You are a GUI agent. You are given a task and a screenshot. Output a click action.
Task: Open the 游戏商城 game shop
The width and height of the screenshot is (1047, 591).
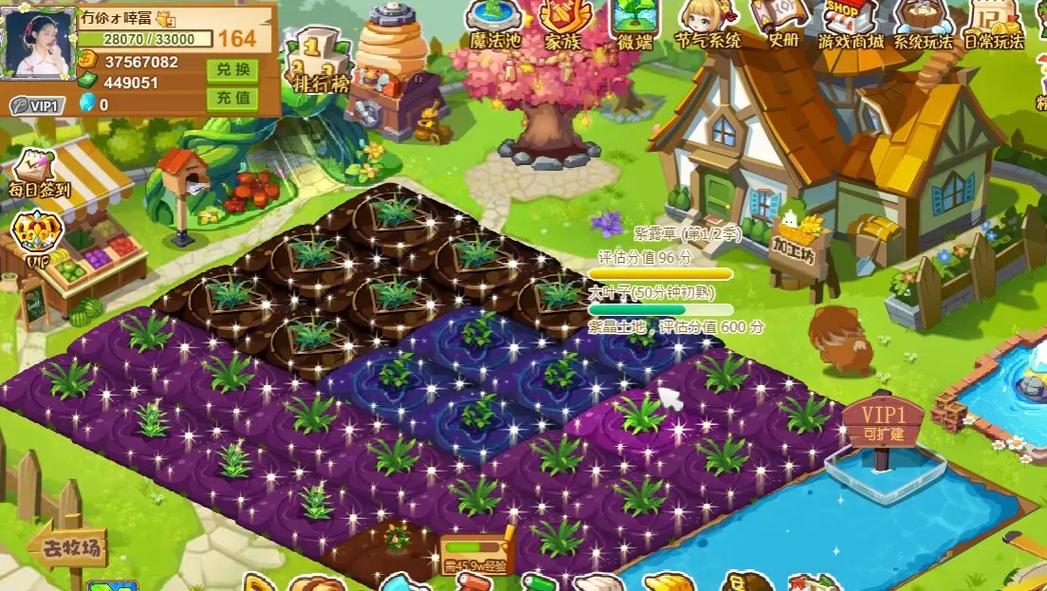click(851, 23)
